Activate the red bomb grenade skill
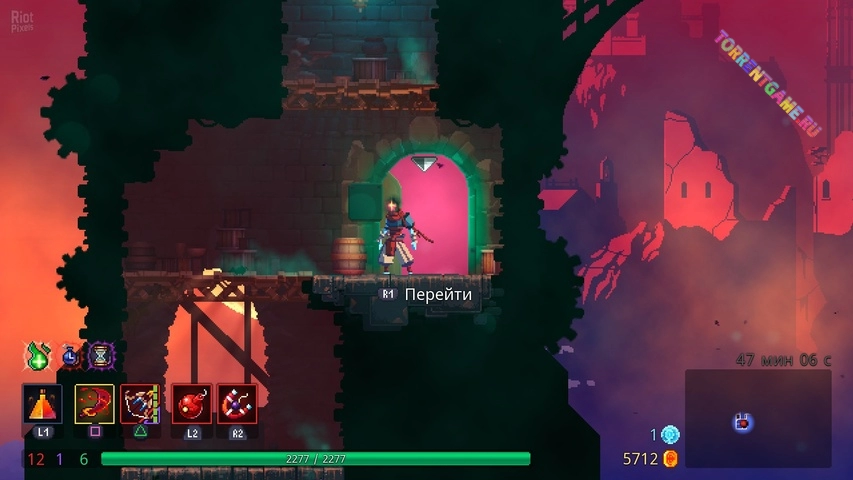This screenshot has height=480, width=853. click(x=191, y=404)
